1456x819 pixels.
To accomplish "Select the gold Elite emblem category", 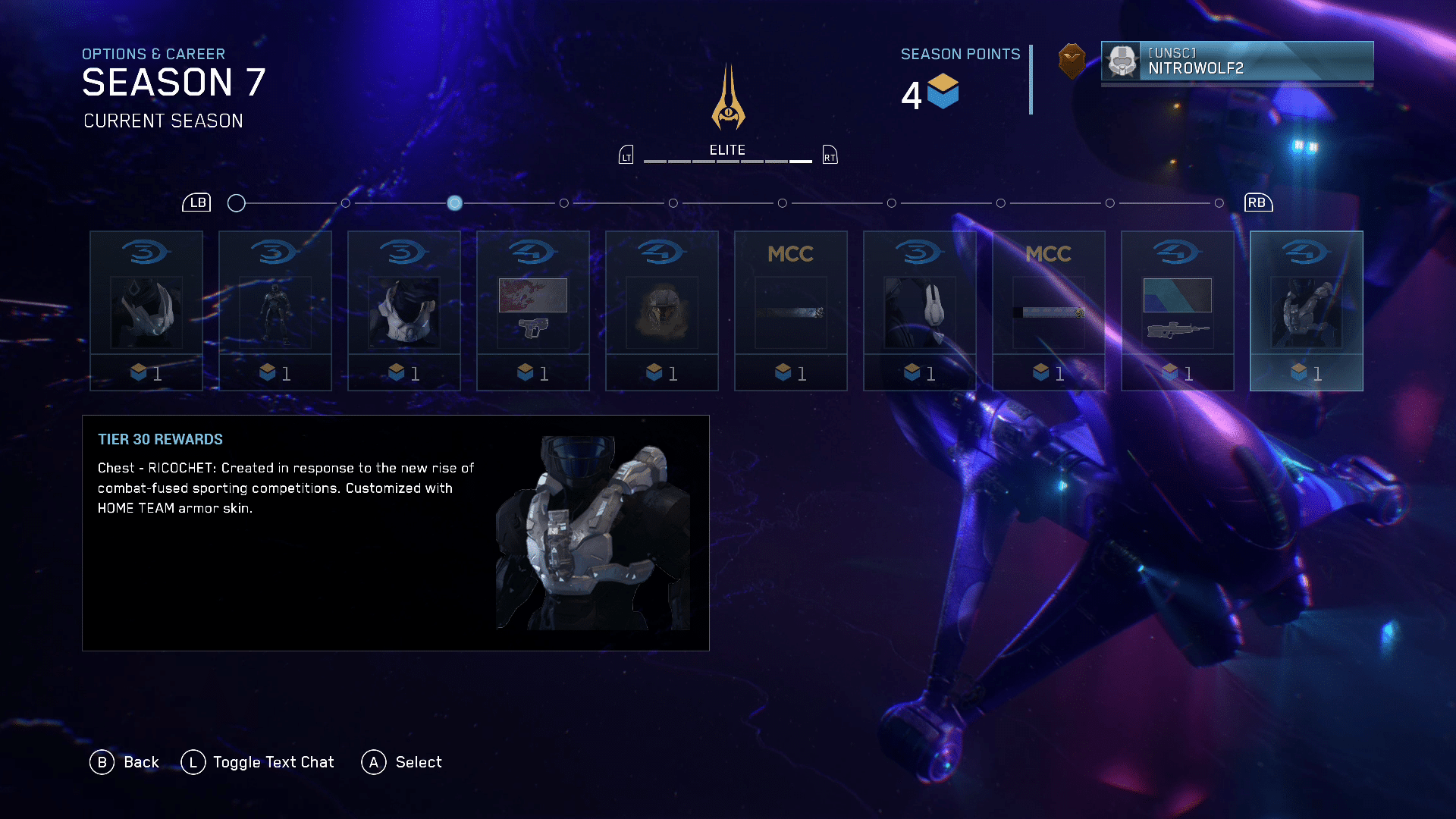I will click(728, 99).
